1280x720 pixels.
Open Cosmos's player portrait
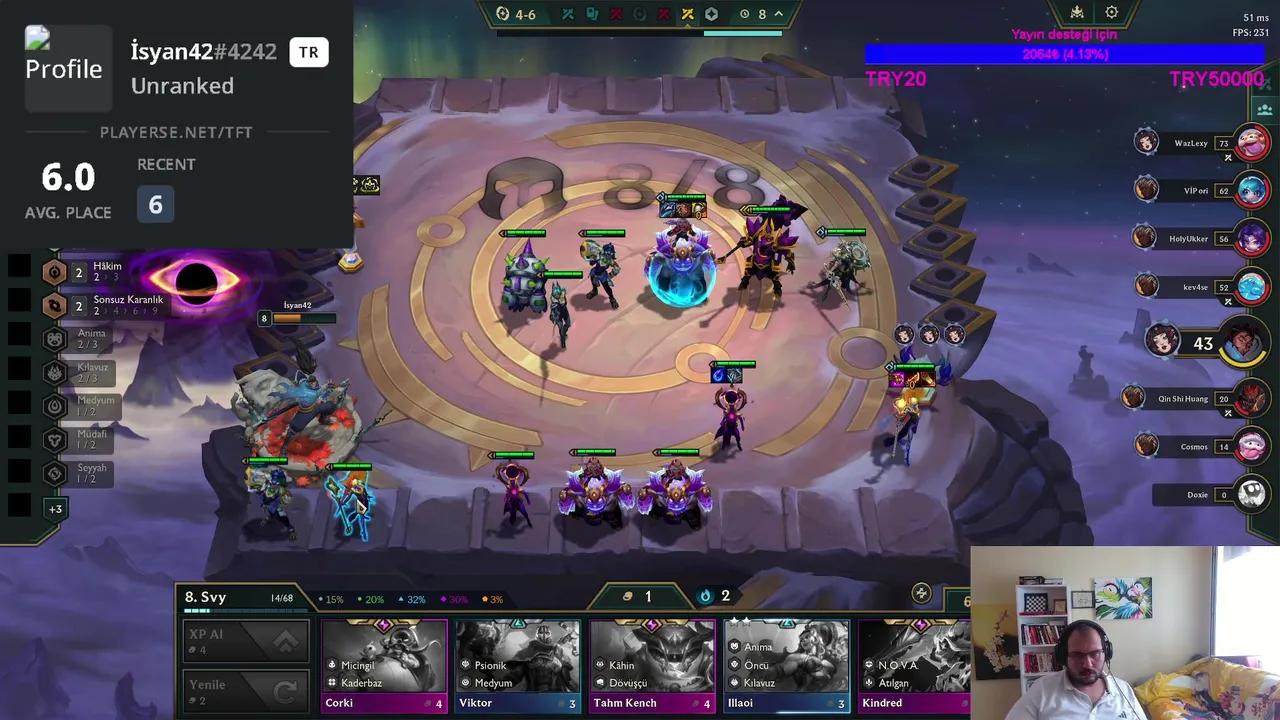click(x=1252, y=446)
